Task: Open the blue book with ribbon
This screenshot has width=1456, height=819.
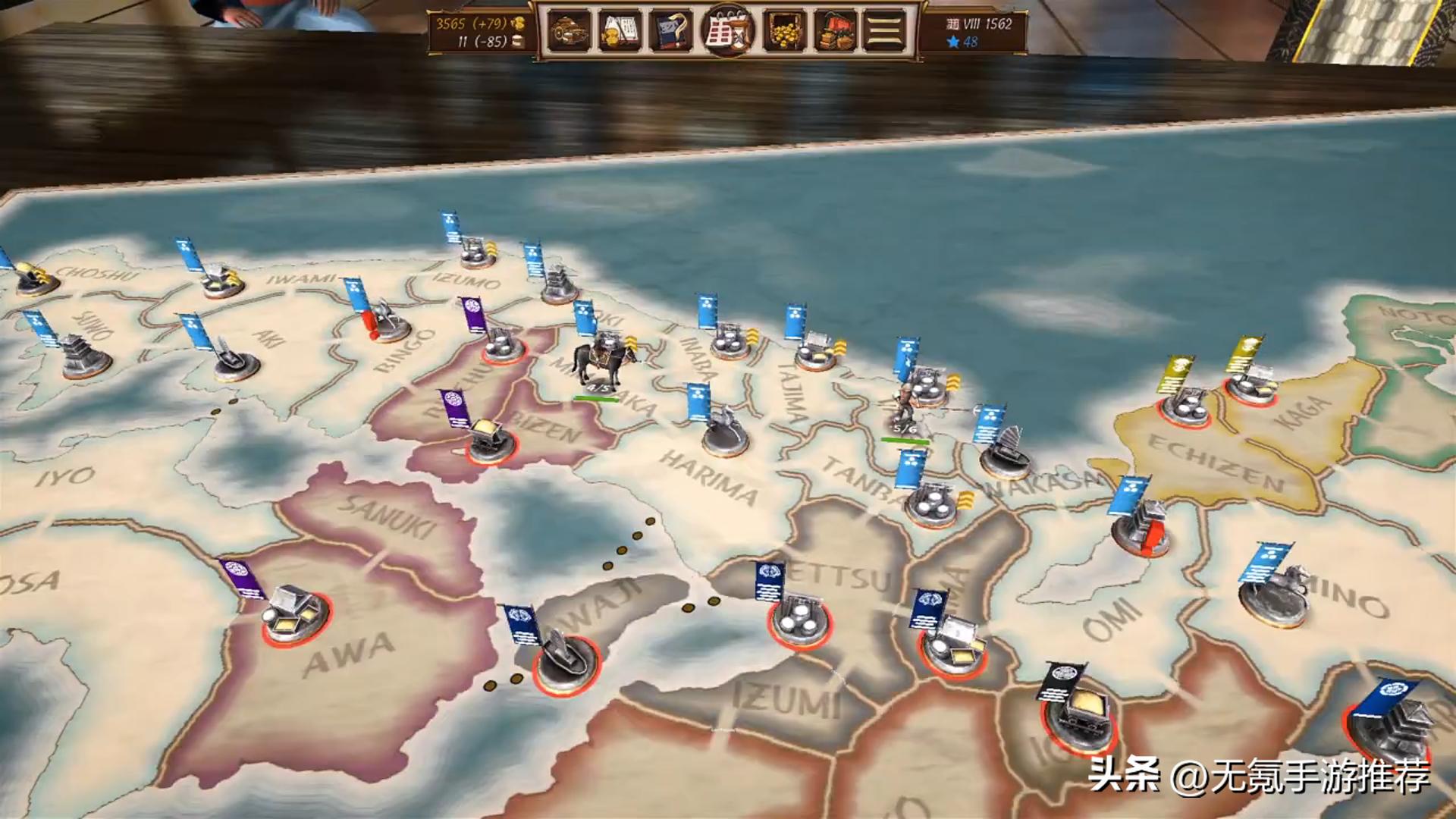Action: pyautogui.click(x=671, y=32)
